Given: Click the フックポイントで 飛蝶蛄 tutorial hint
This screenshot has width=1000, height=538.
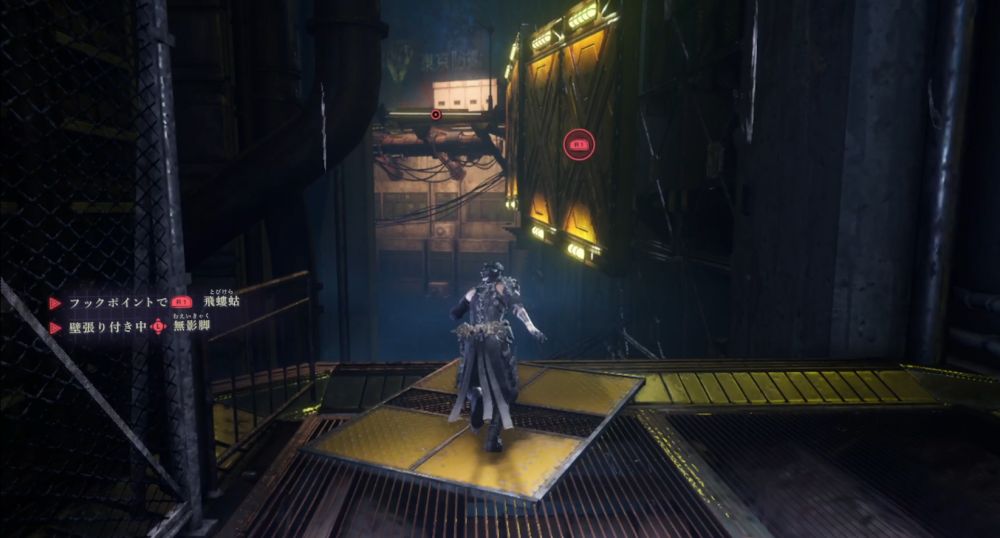Looking at the screenshot, I should pos(151,301).
